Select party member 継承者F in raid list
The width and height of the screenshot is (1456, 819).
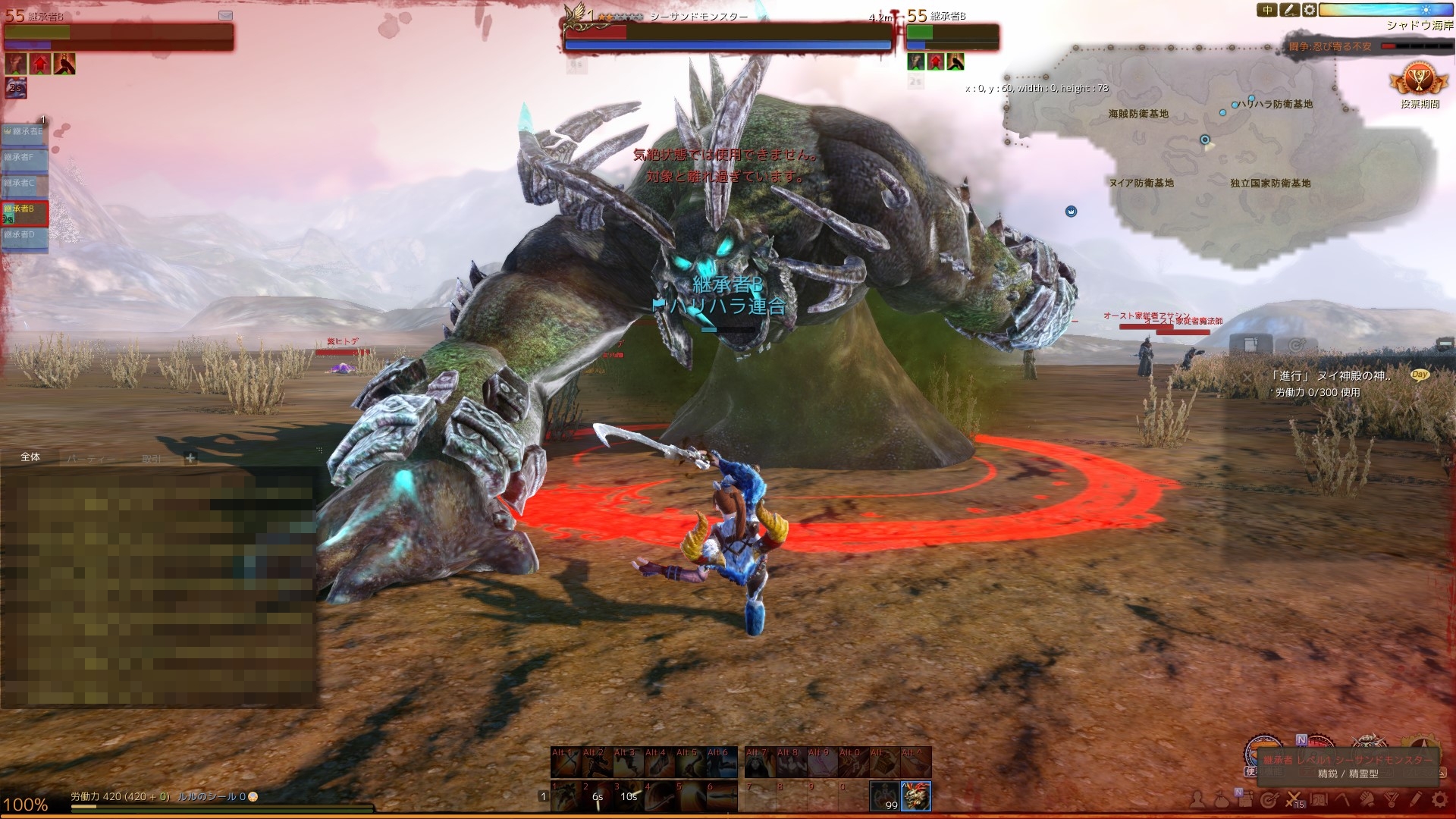(24, 158)
